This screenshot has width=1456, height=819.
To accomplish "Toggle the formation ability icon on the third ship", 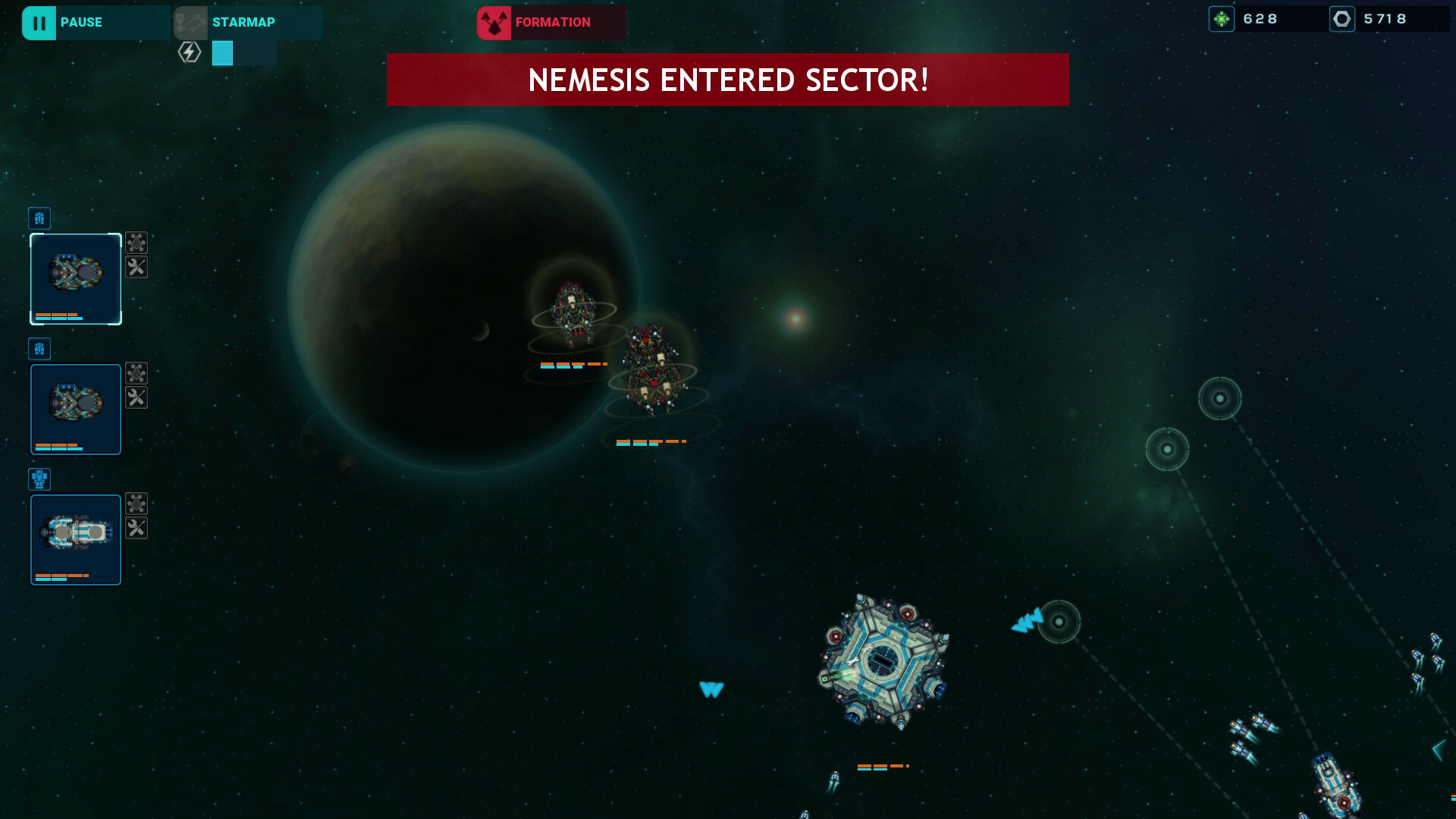I will tap(136, 504).
